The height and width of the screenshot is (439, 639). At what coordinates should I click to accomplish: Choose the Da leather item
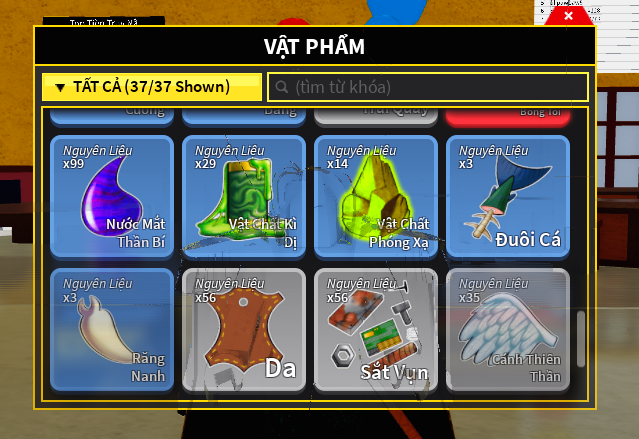(243, 329)
